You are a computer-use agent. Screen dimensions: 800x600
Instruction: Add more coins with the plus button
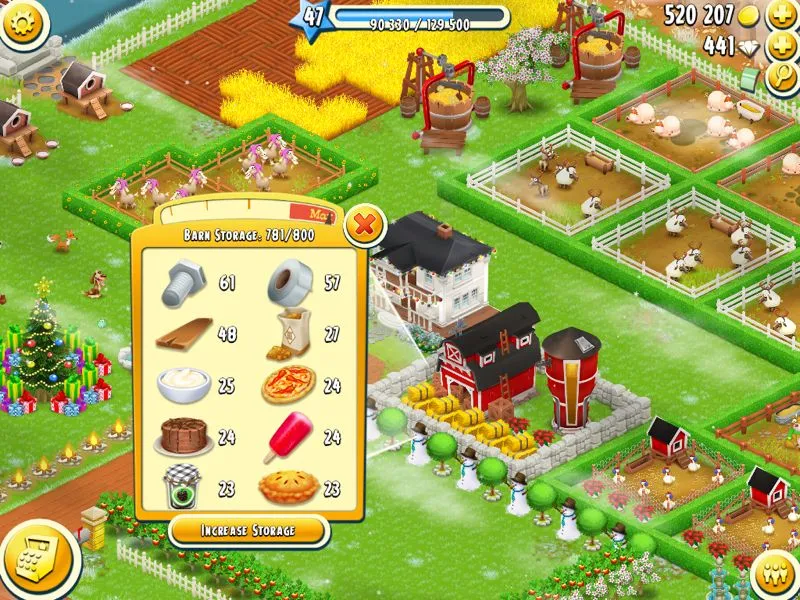(x=779, y=16)
